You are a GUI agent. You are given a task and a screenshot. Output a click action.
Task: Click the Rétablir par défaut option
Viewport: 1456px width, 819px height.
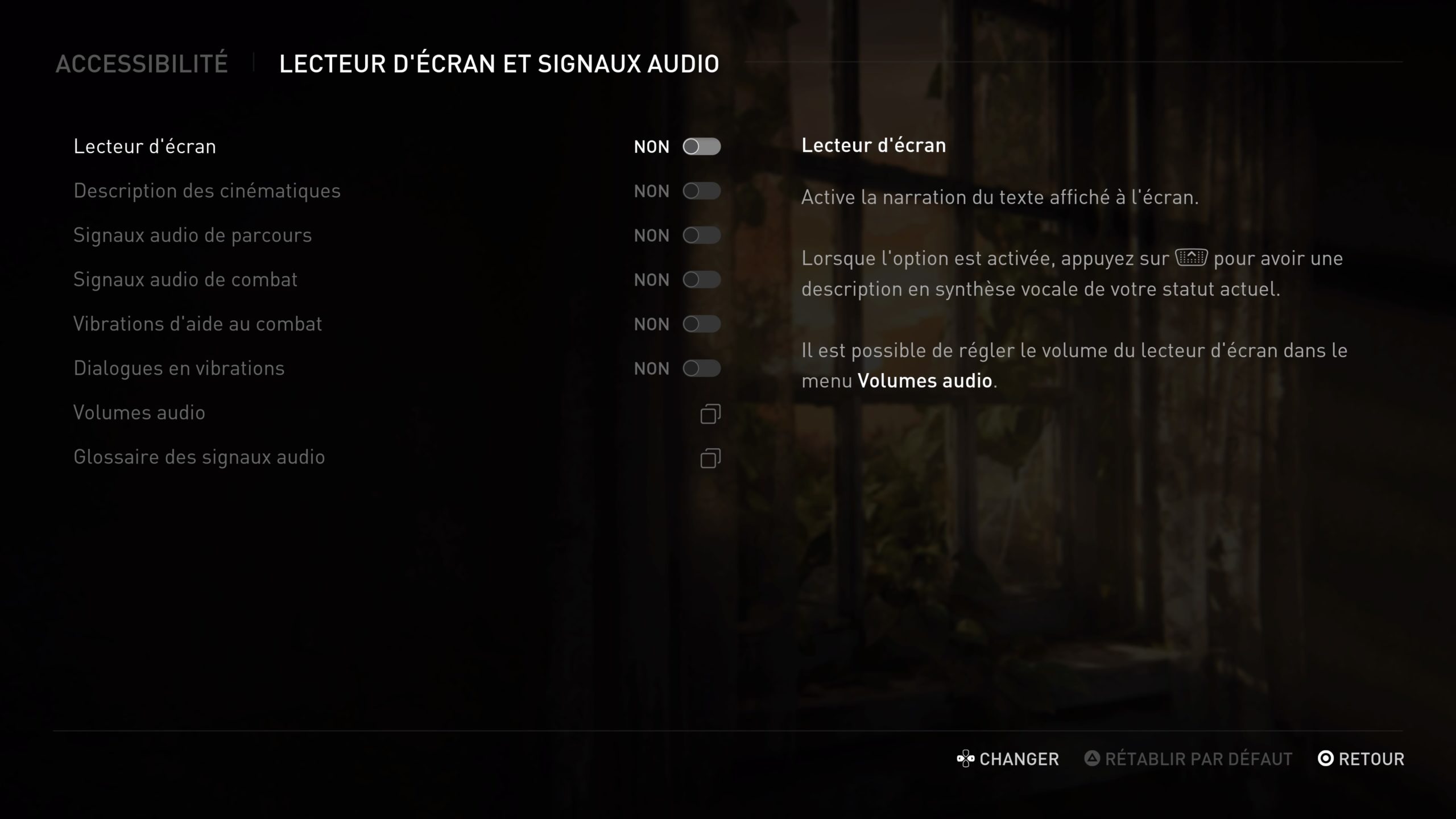(1189, 759)
